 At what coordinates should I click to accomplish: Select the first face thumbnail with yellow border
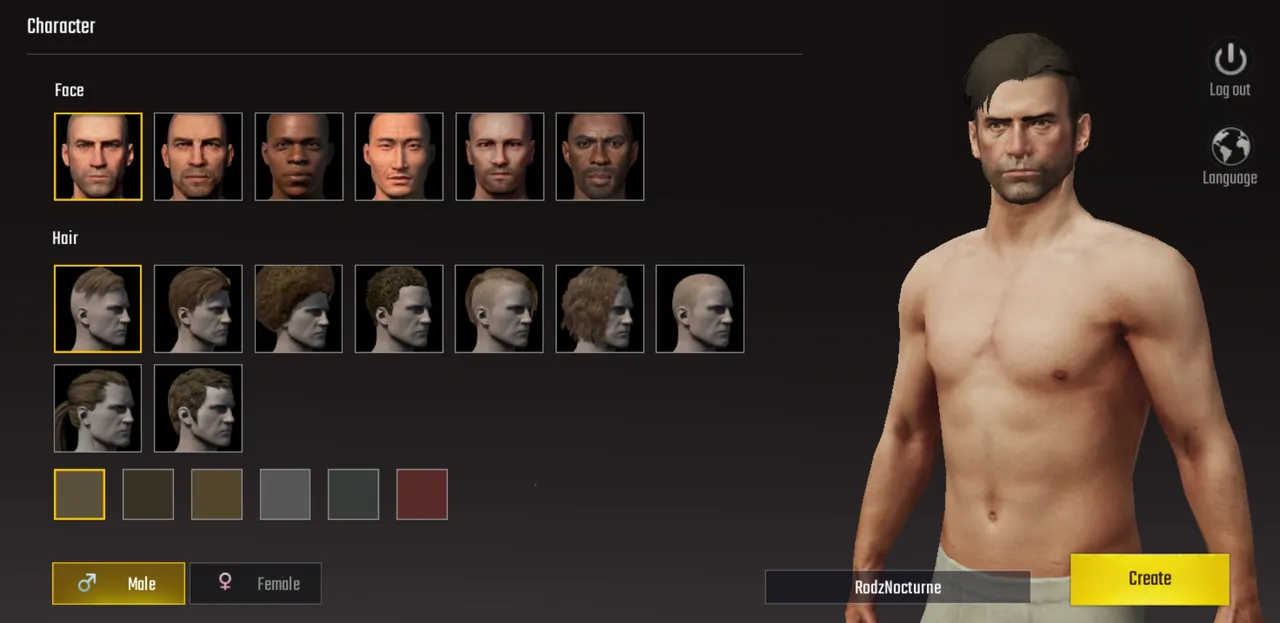tap(98, 157)
